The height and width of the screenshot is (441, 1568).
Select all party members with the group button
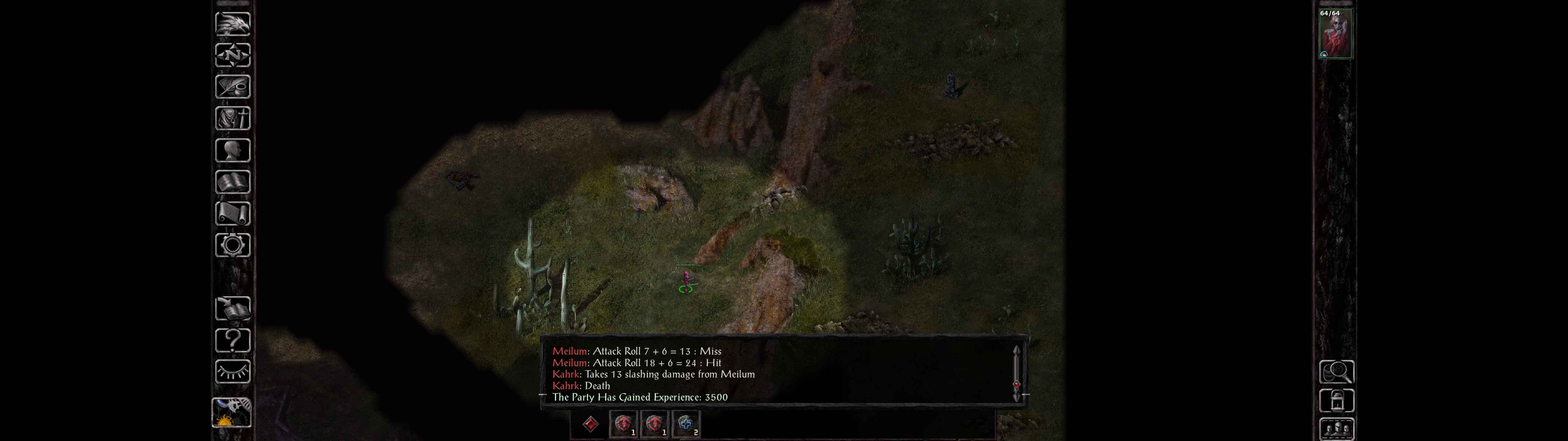click(1336, 429)
